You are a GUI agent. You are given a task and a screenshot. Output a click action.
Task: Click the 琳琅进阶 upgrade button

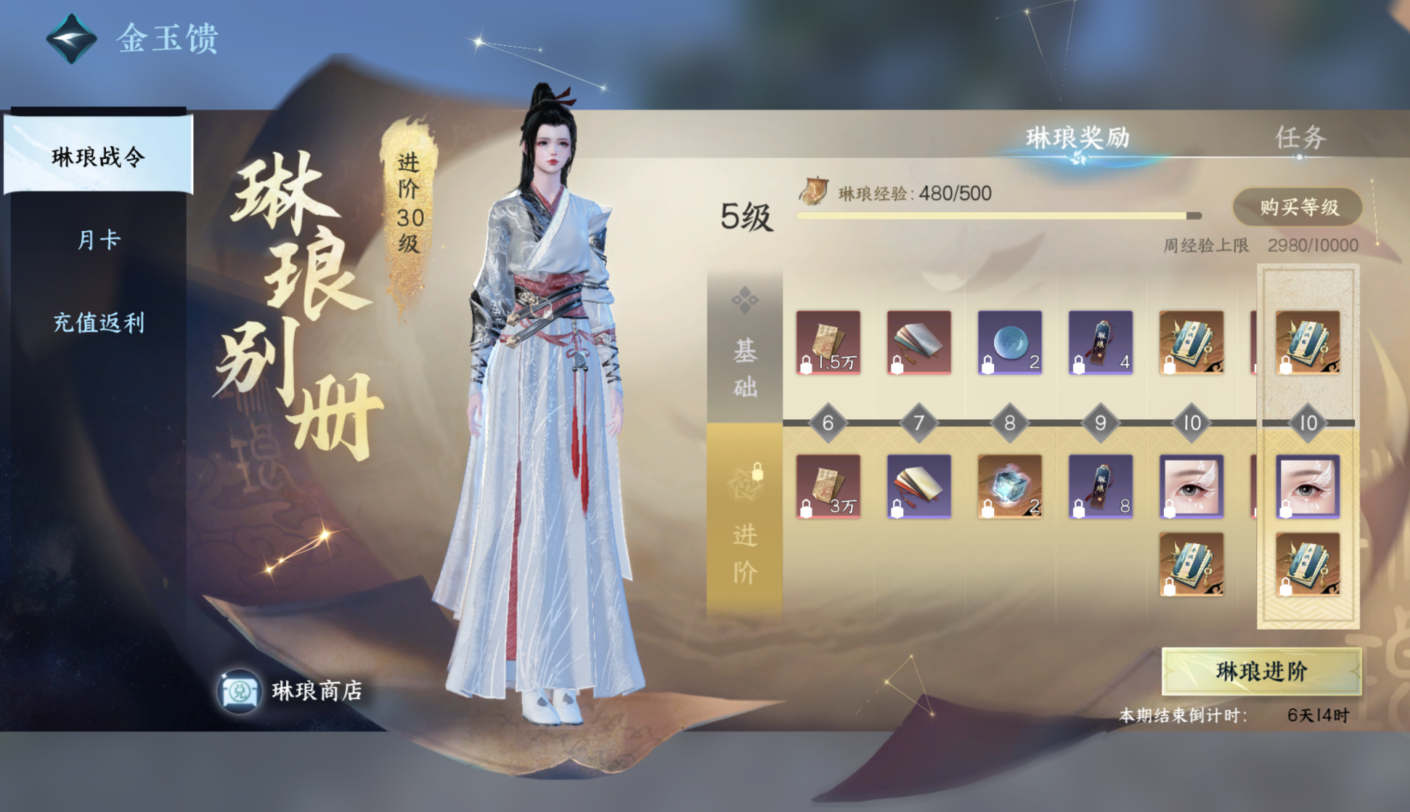tap(1263, 672)
